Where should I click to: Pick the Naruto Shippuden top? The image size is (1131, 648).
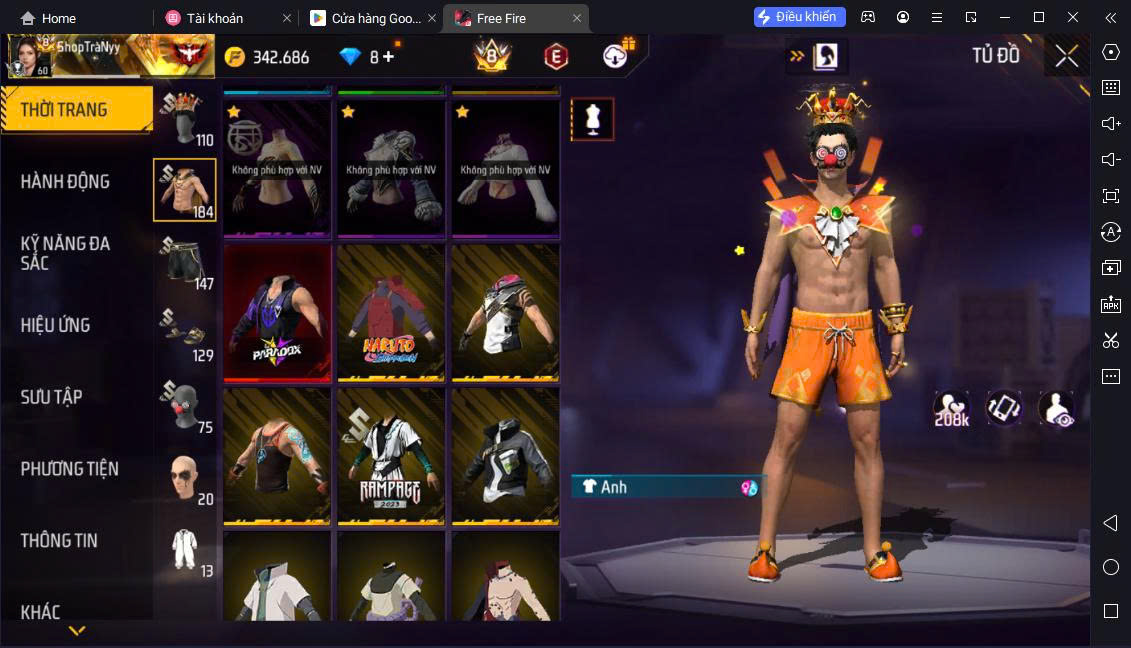(391, 313)
